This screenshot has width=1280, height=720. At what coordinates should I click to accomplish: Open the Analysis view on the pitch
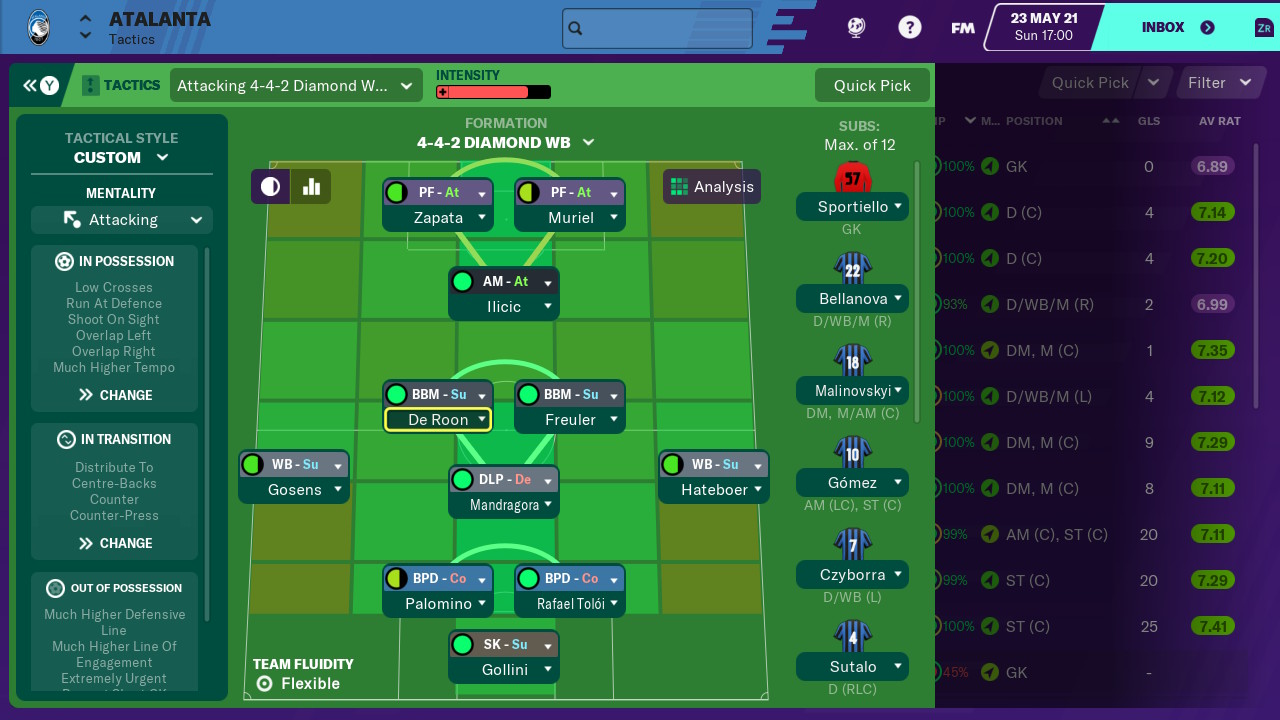point(712,187)
